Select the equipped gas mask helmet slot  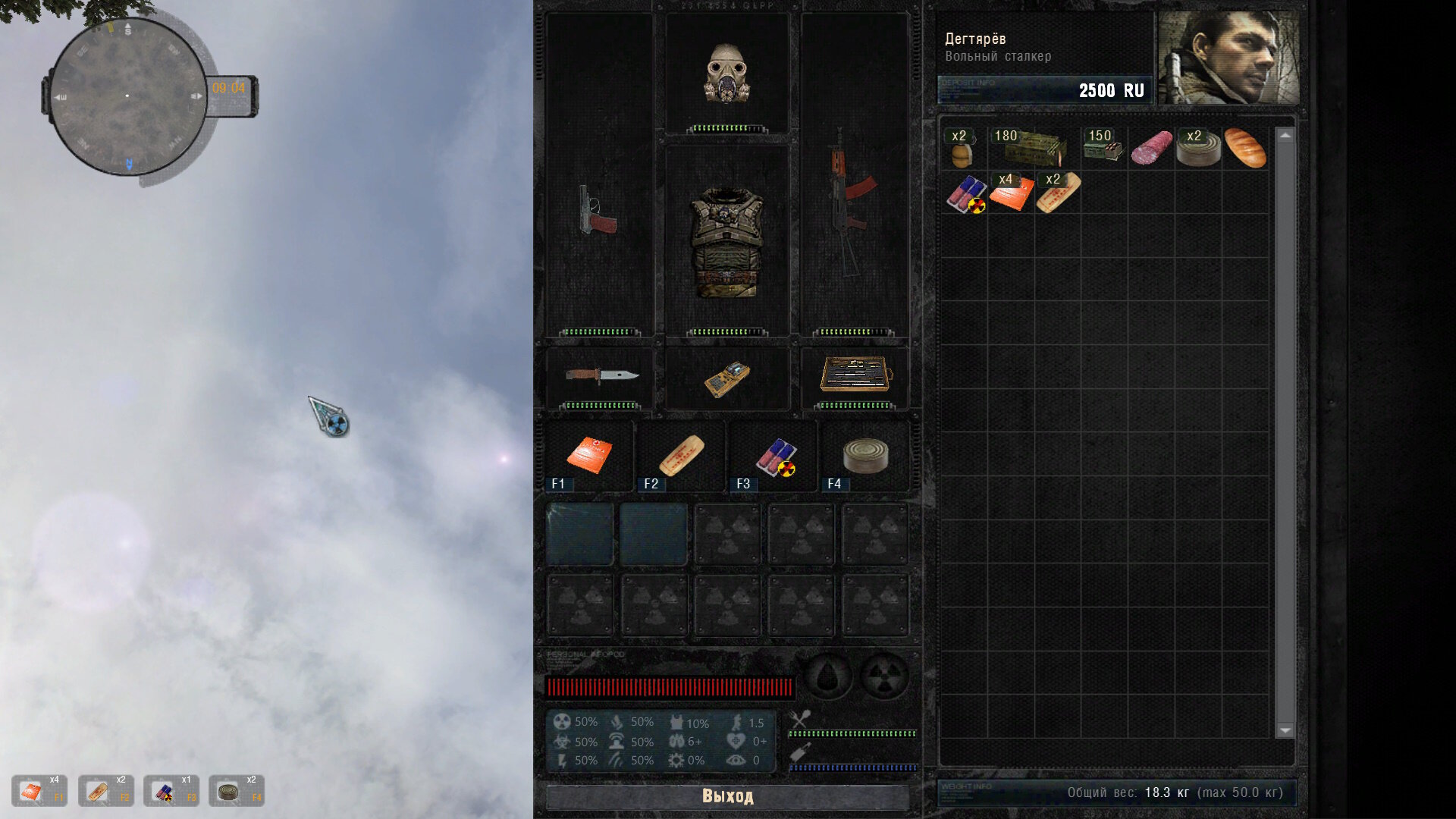pyautogui.click(x=727, y=74)
